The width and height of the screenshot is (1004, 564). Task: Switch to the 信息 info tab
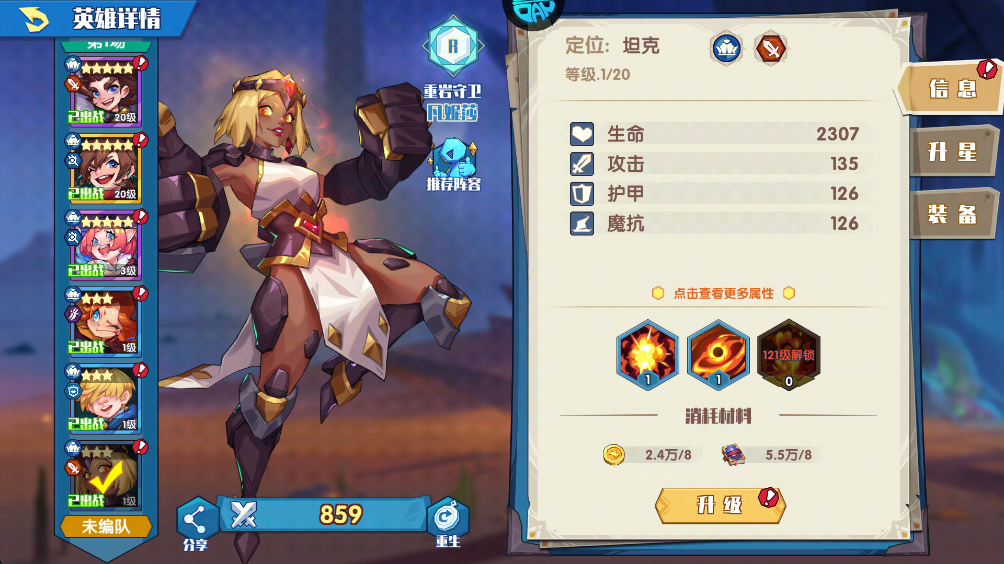click(x=951, y=89)
